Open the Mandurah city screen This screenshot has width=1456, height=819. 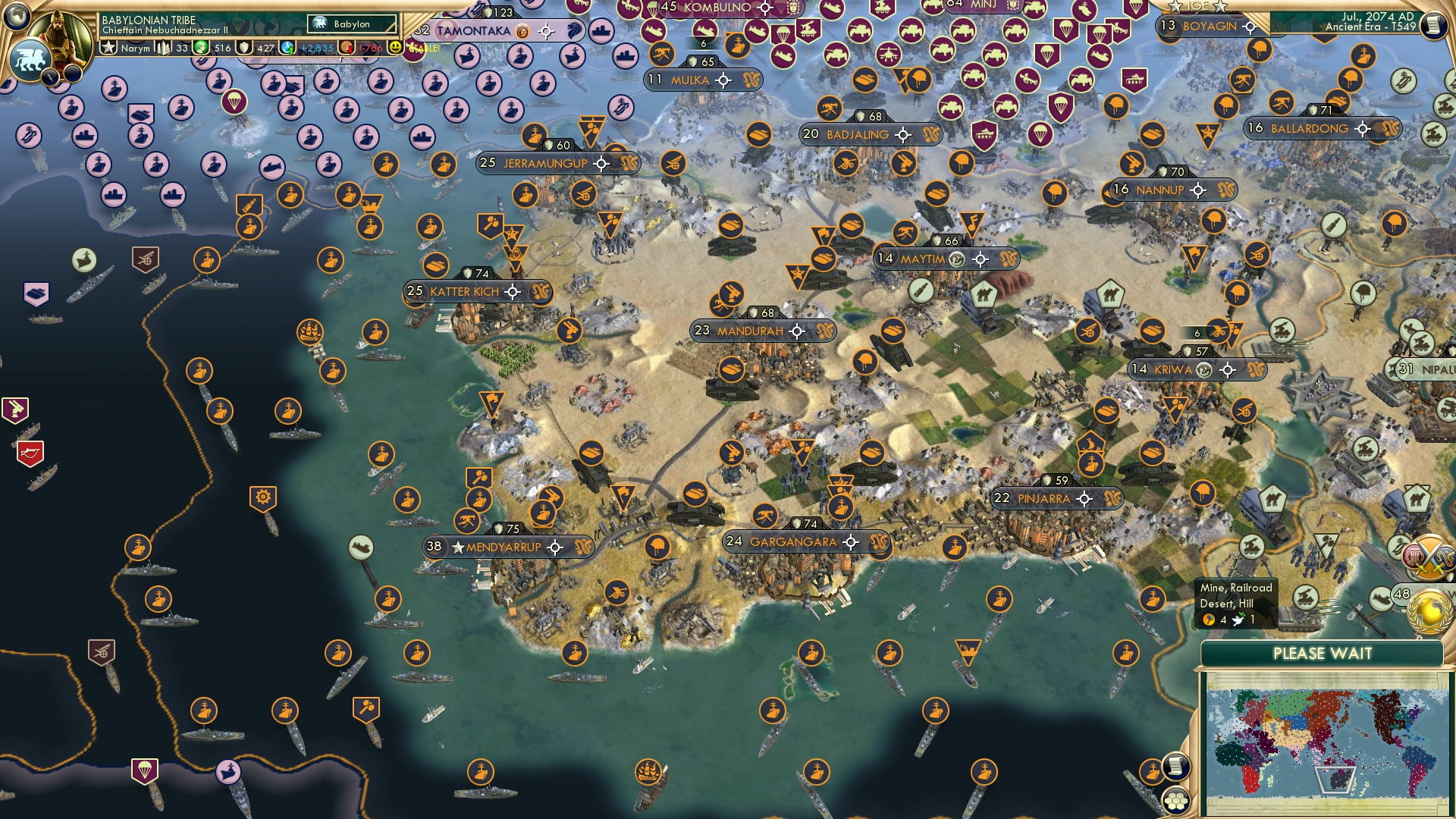pos(749,330)
